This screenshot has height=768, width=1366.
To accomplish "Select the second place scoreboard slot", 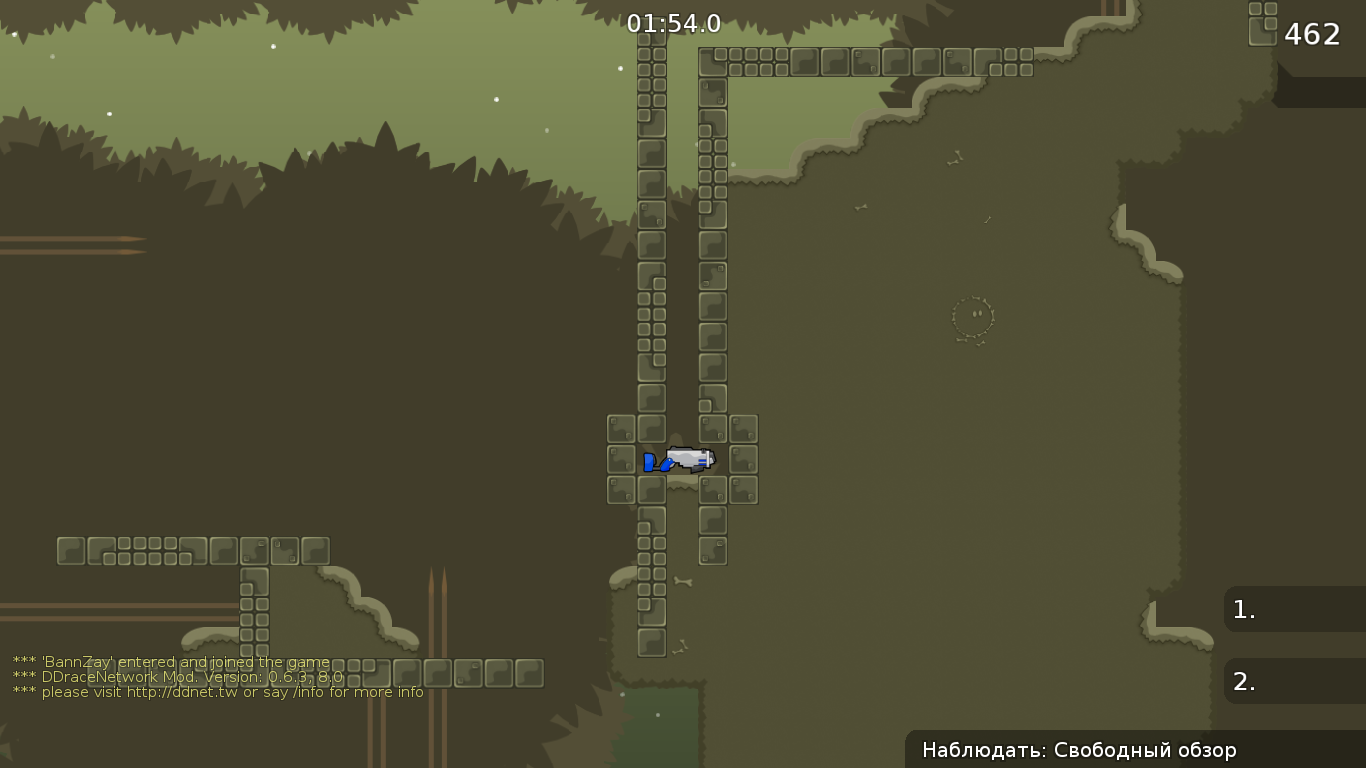I will (1293, 681).
